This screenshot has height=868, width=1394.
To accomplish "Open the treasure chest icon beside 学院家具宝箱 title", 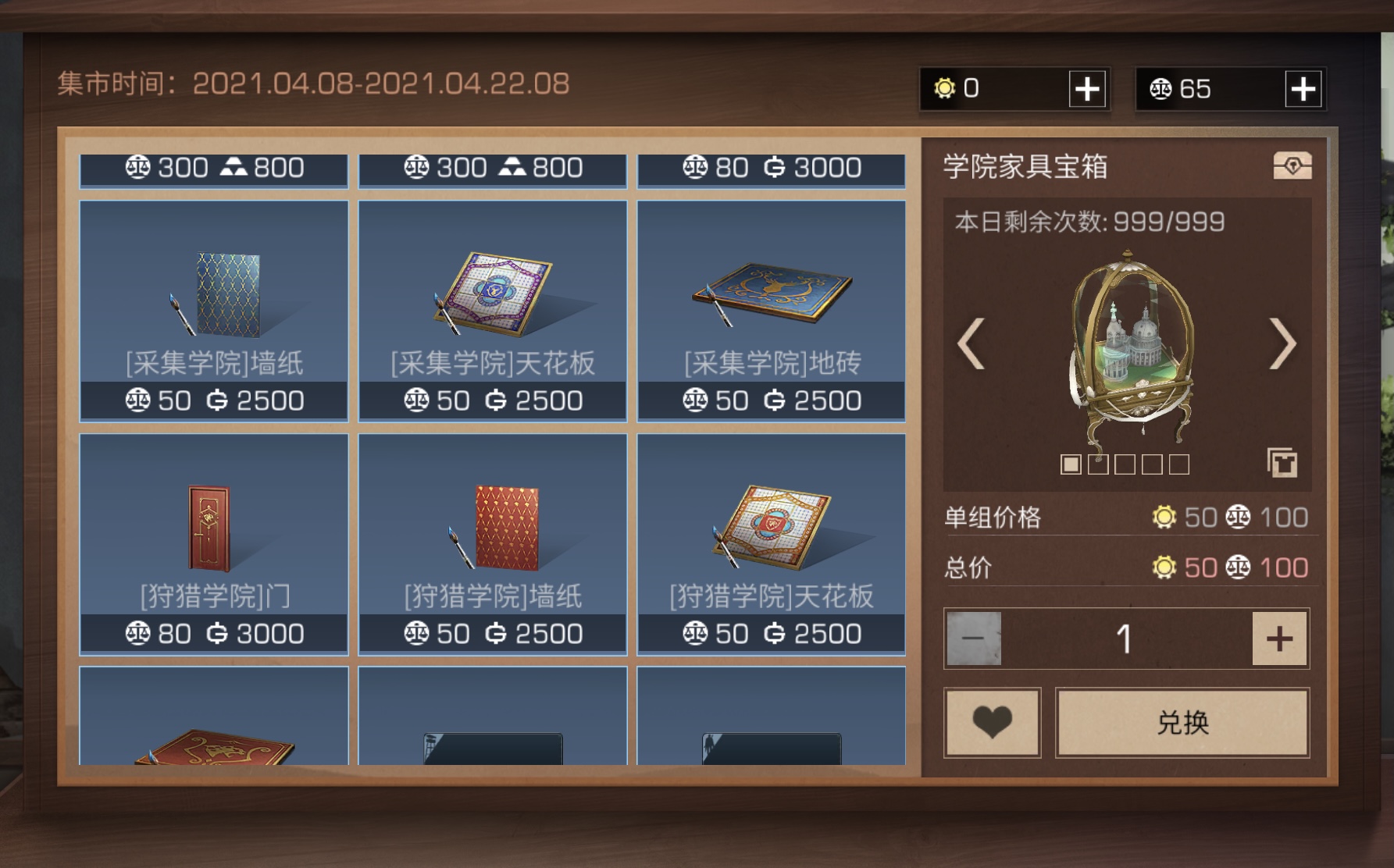I will [1293, 166].
